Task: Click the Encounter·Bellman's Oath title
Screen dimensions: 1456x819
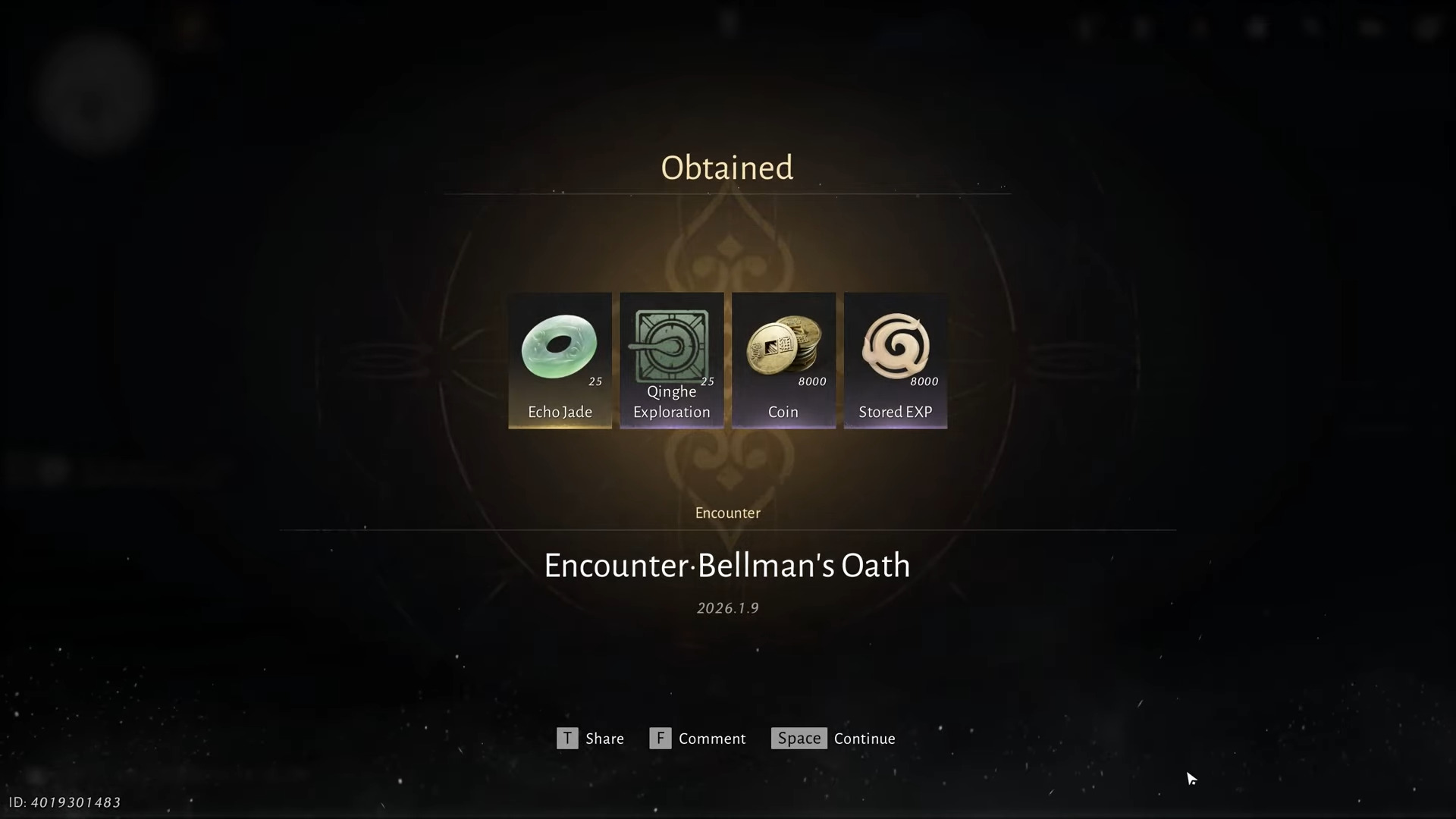Action: pyautogui.click(x=726, y=564)
